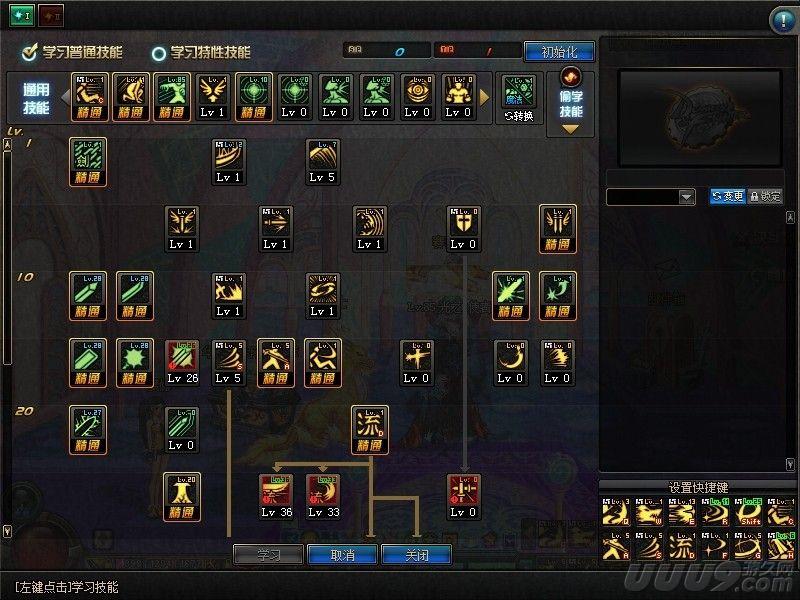Toggle the 锁定 lock button
Viewport: 800px width, 600px height.
pyautogui.click(x=765, y=197)
